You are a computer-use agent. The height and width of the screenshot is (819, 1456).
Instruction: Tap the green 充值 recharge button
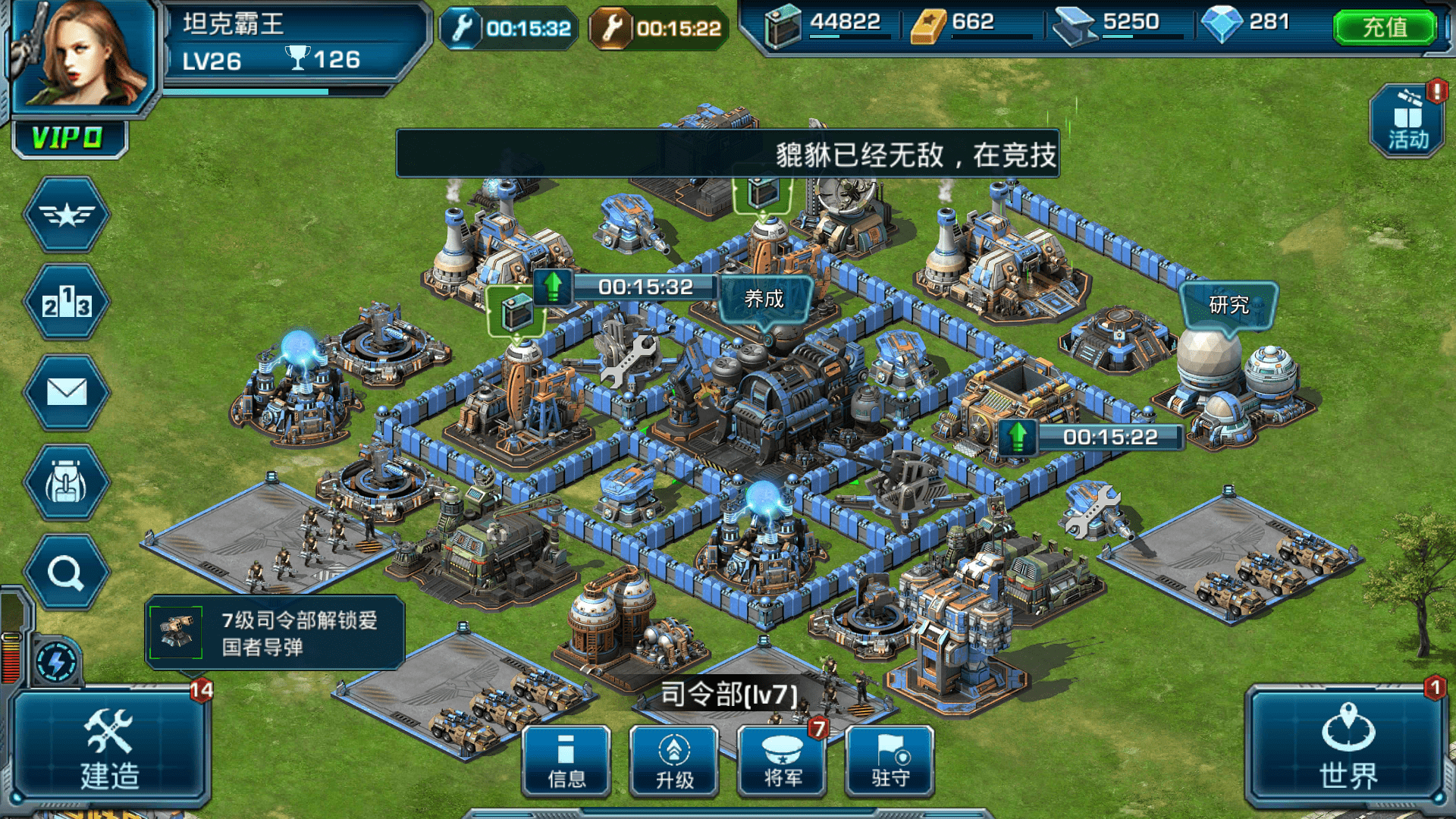(1384, 27)
